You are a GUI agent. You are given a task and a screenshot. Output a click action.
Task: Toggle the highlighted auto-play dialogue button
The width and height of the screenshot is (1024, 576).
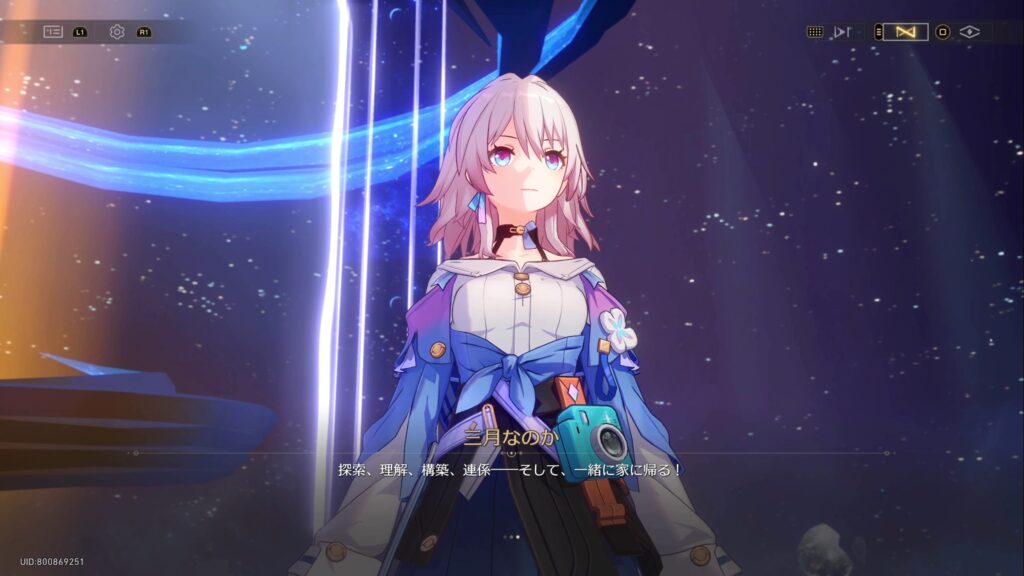pyautogui.click(x=905, y=32)
